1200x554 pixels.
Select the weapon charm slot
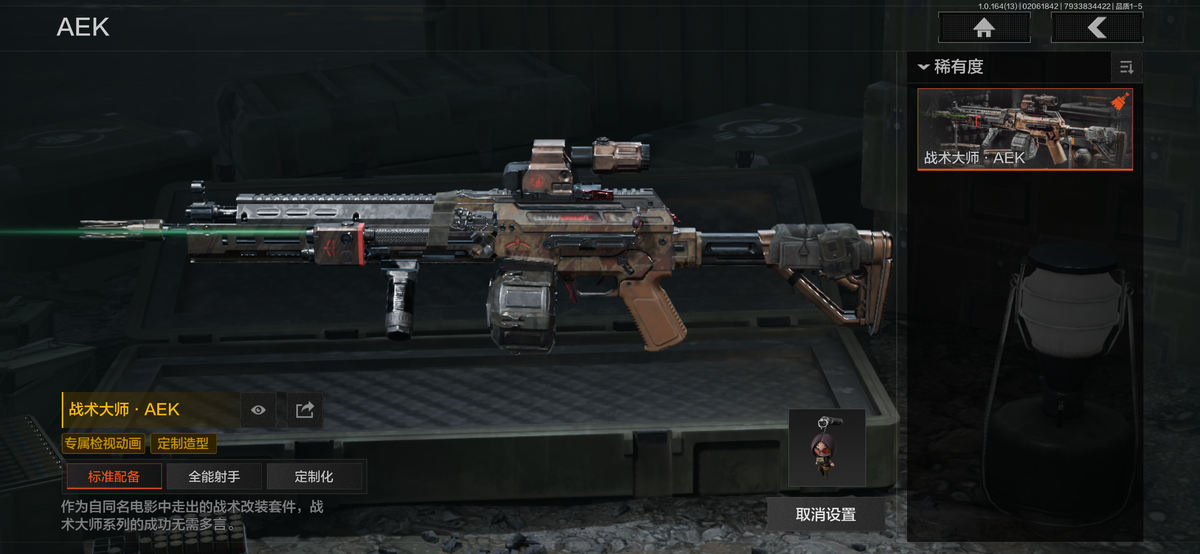[x=826, y=447]
